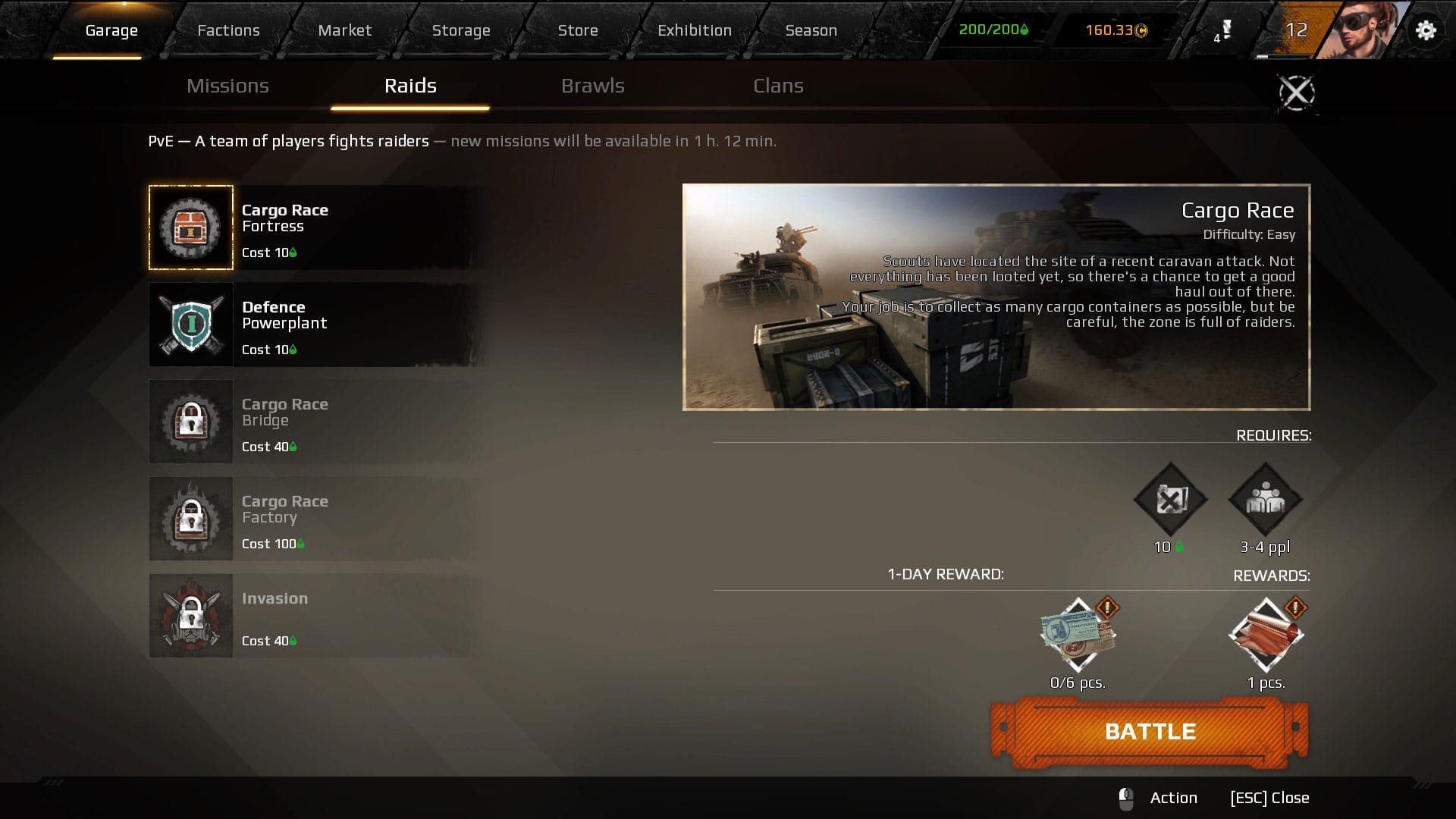Open the Storage section
Screen dimensions: 1456x819
tap(460, 30)
